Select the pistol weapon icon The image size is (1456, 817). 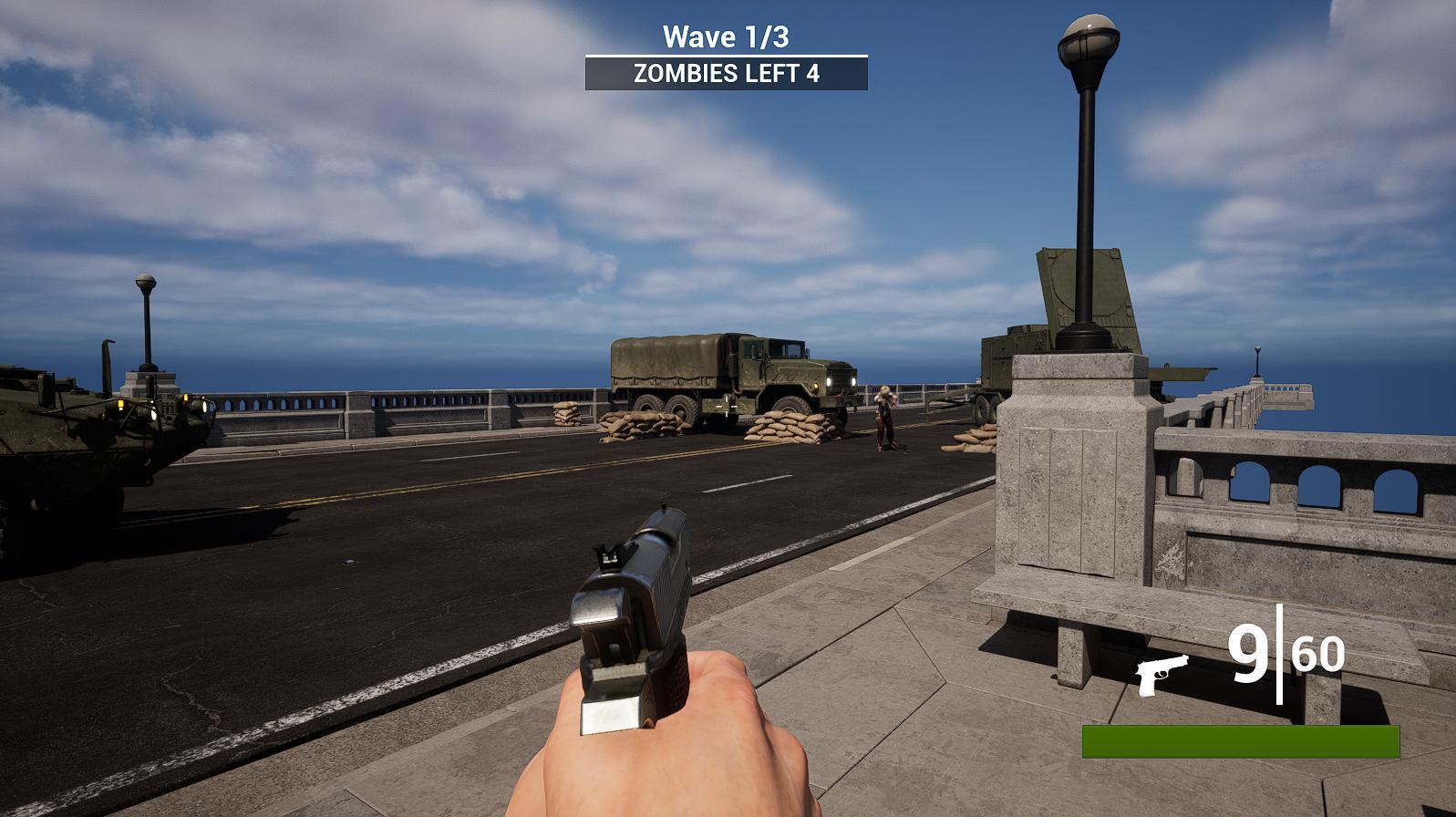(1162, 674)
